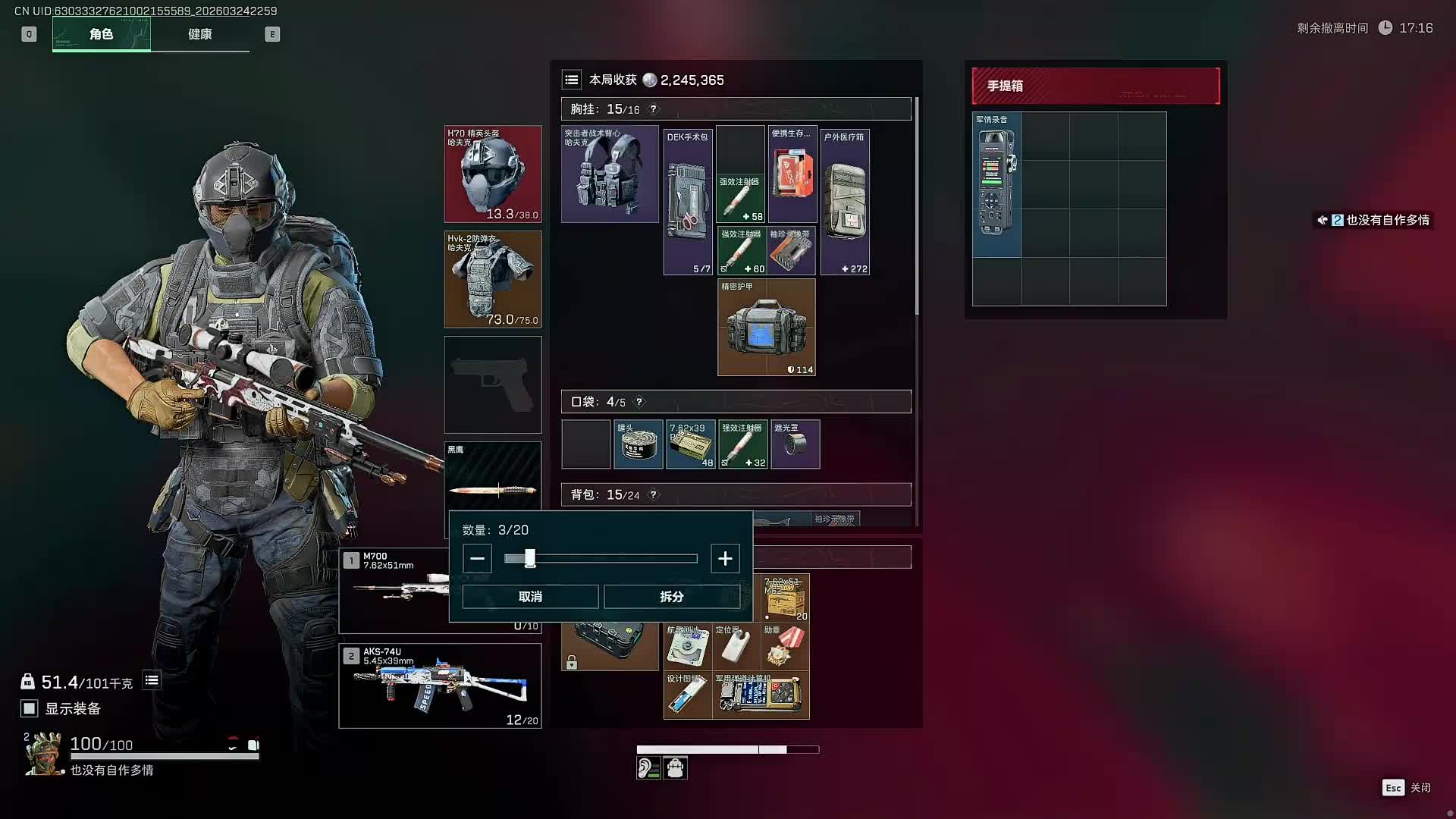Confirm the split with the 拆分 button

click(671, 597)
